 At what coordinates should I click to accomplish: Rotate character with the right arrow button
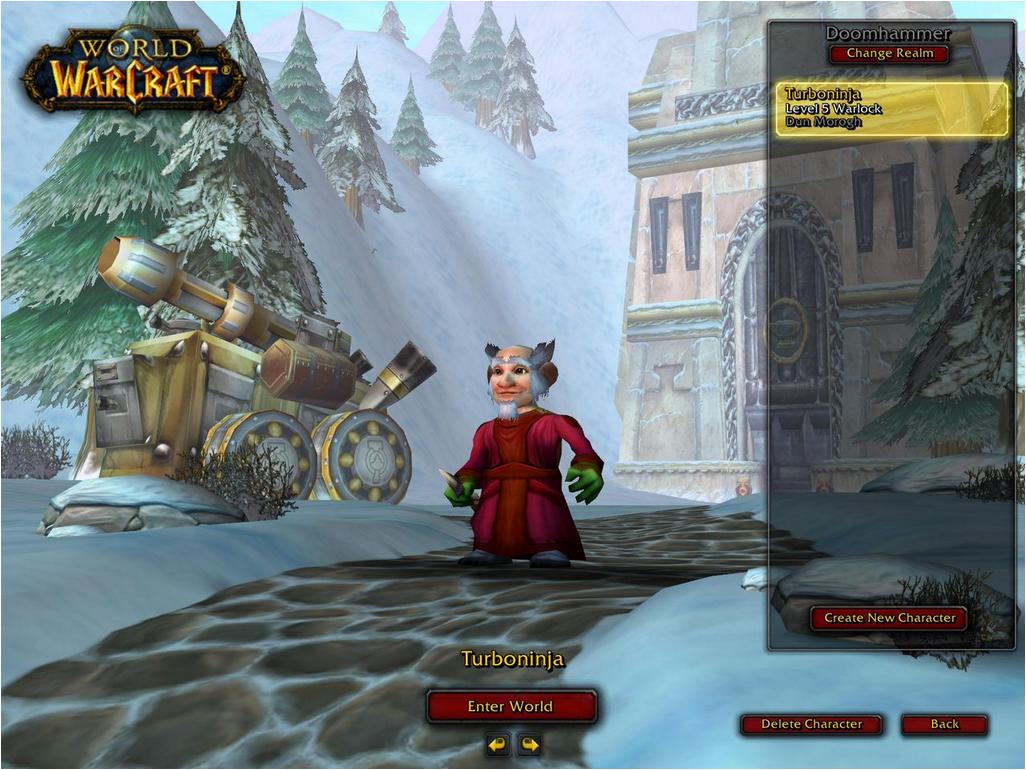tap(529, 744)
